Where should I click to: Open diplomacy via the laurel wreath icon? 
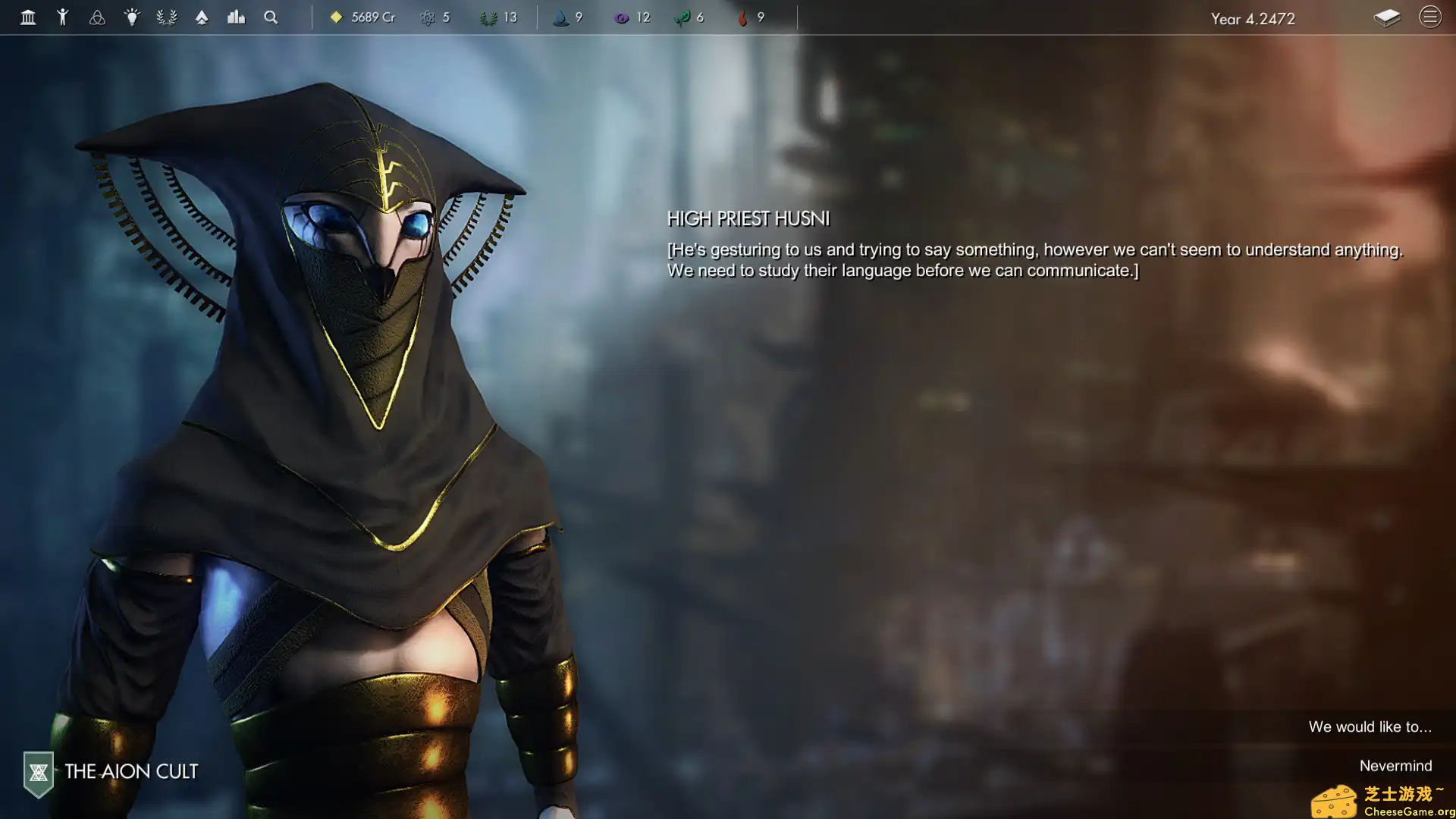tap(166, 17)
